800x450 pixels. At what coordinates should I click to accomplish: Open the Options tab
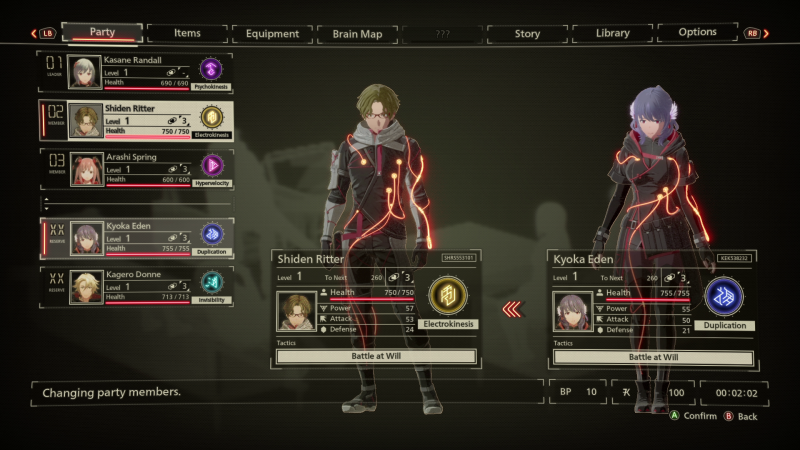click(x=697, y=33)
